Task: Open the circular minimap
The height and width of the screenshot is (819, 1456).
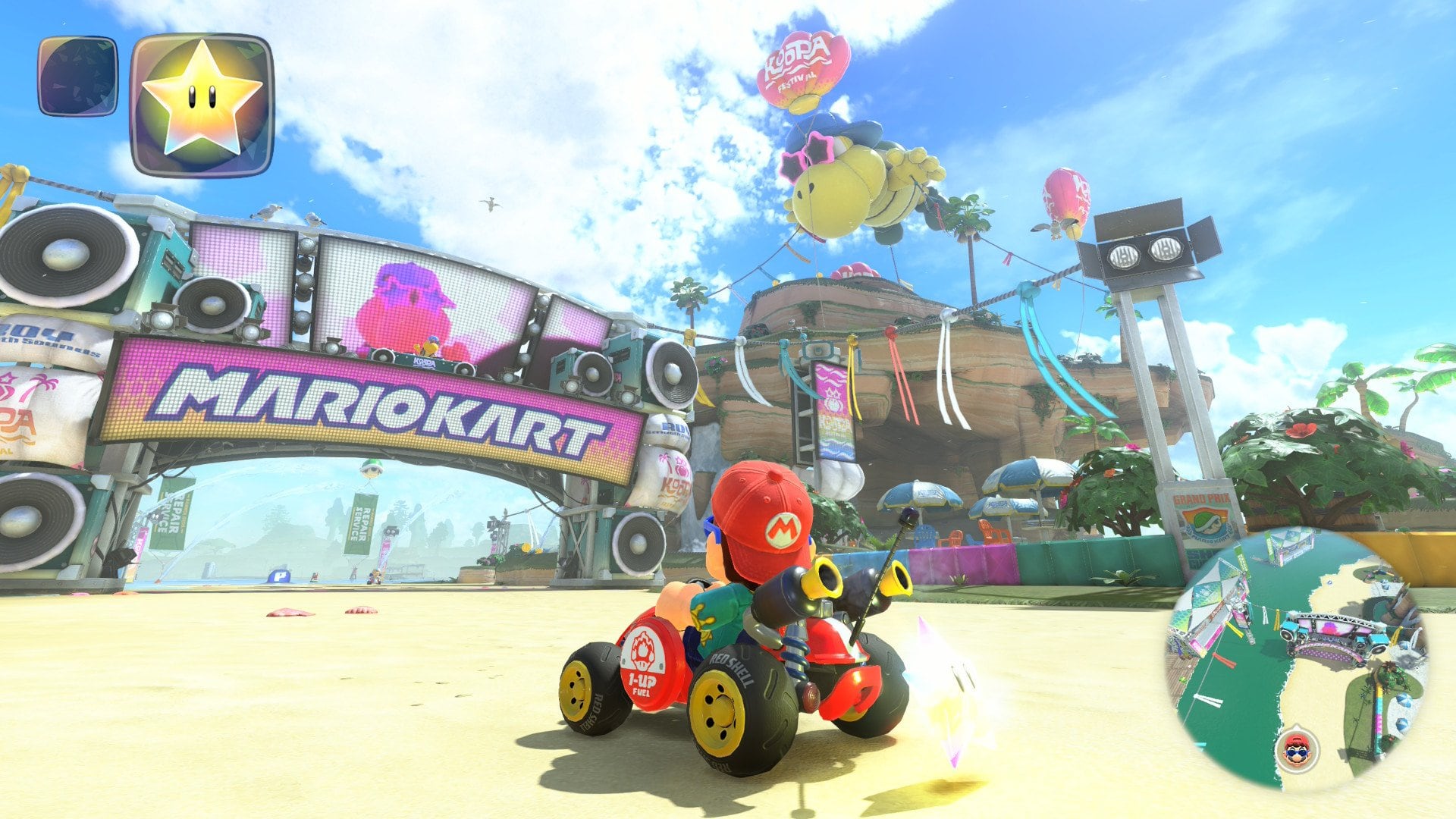Action: click(1298, 658)
